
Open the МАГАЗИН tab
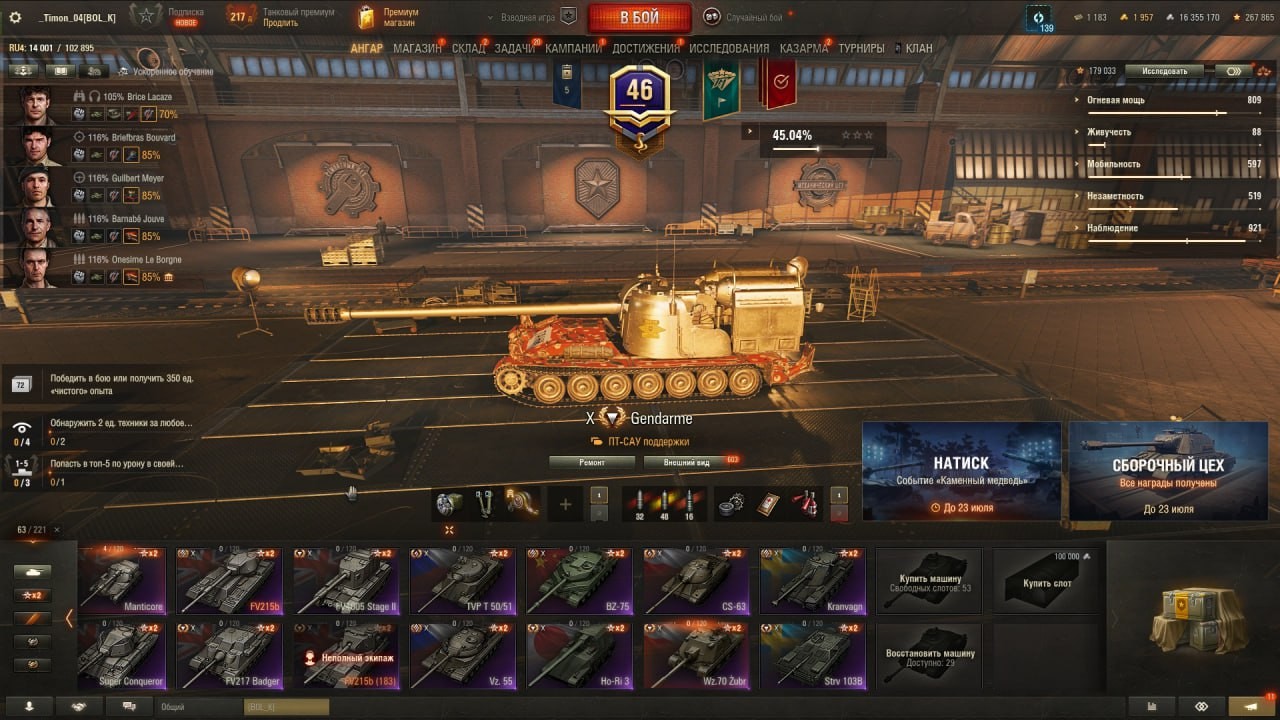pos(417,48)
